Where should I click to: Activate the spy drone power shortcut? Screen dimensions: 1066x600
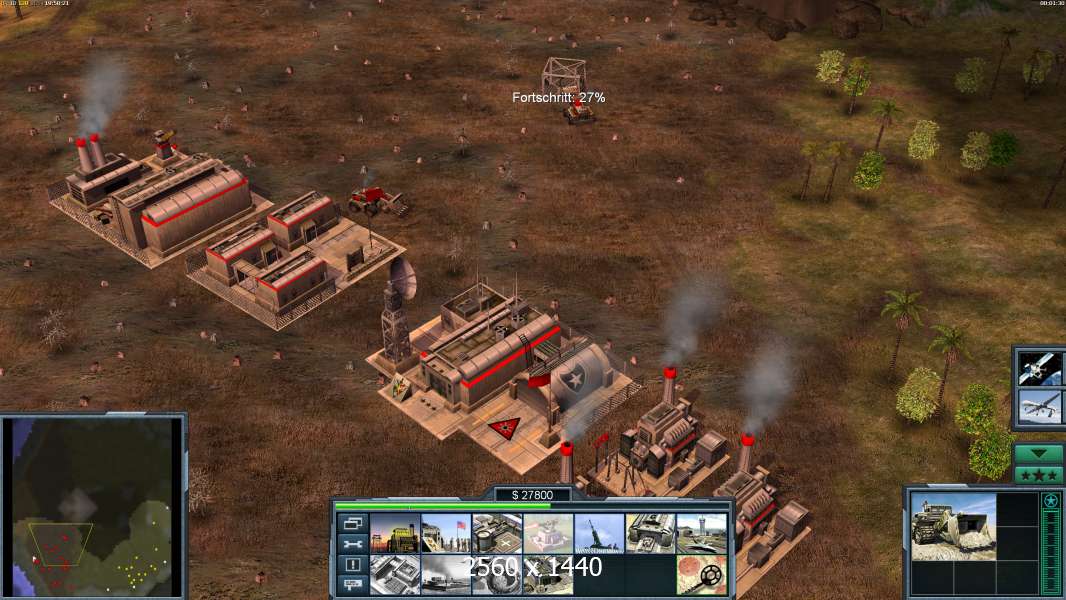[1039, 406]
